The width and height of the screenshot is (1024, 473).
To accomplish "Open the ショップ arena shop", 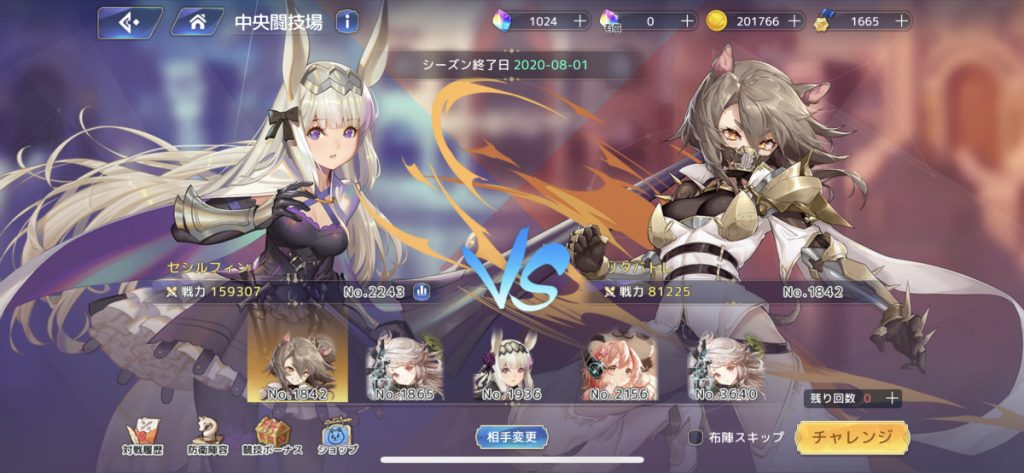I will [335, 435].
